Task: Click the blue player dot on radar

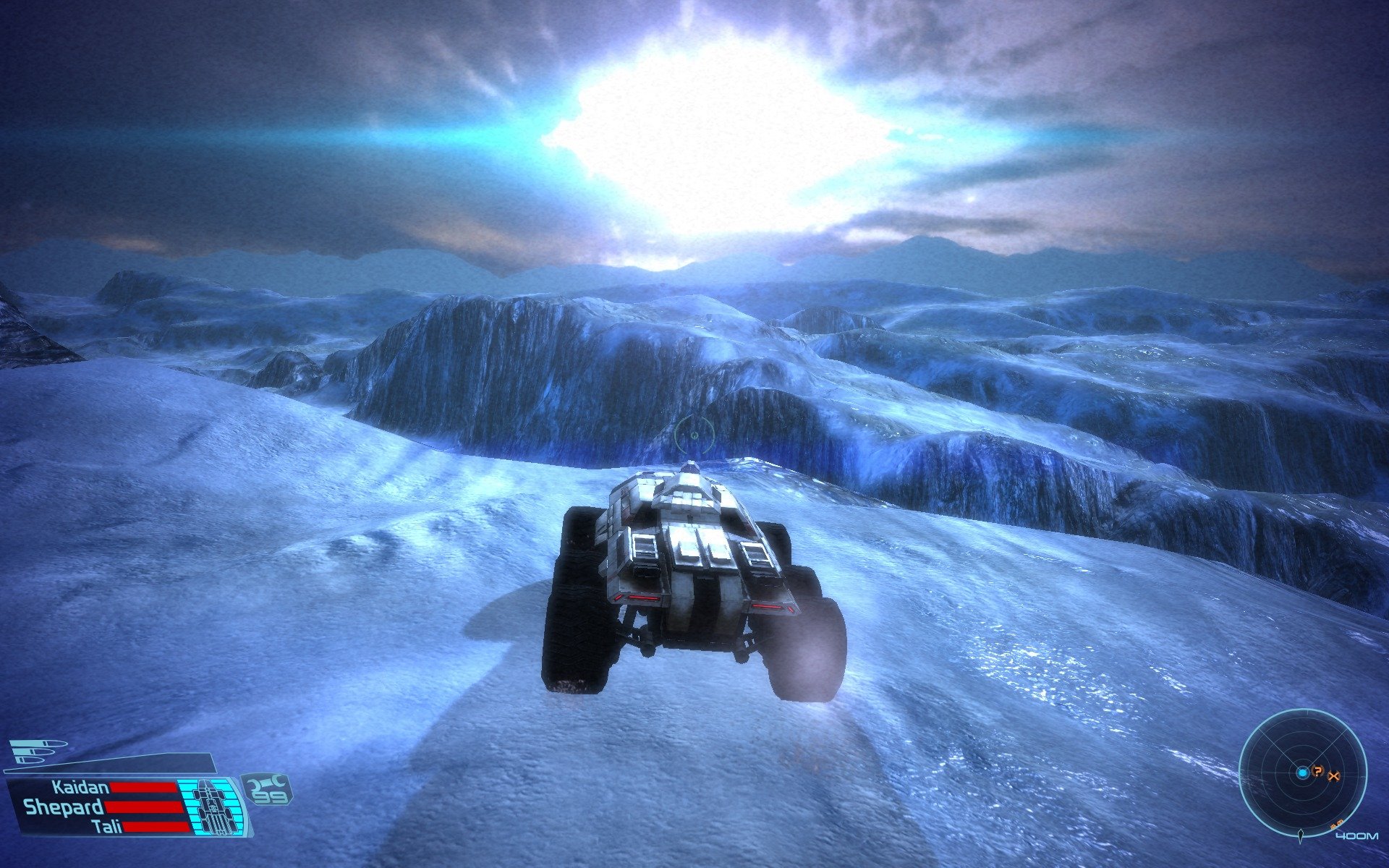Action: [x=1302, y=773]
